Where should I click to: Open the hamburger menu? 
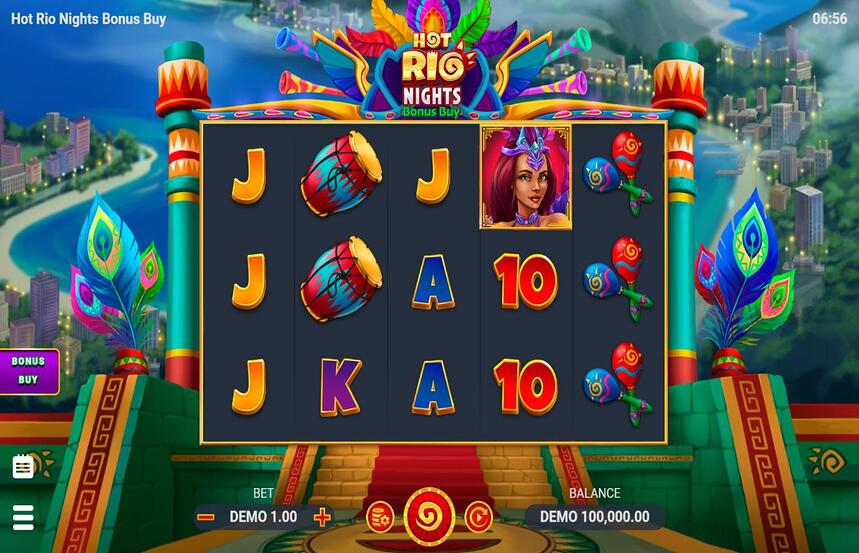coord(23,516)
